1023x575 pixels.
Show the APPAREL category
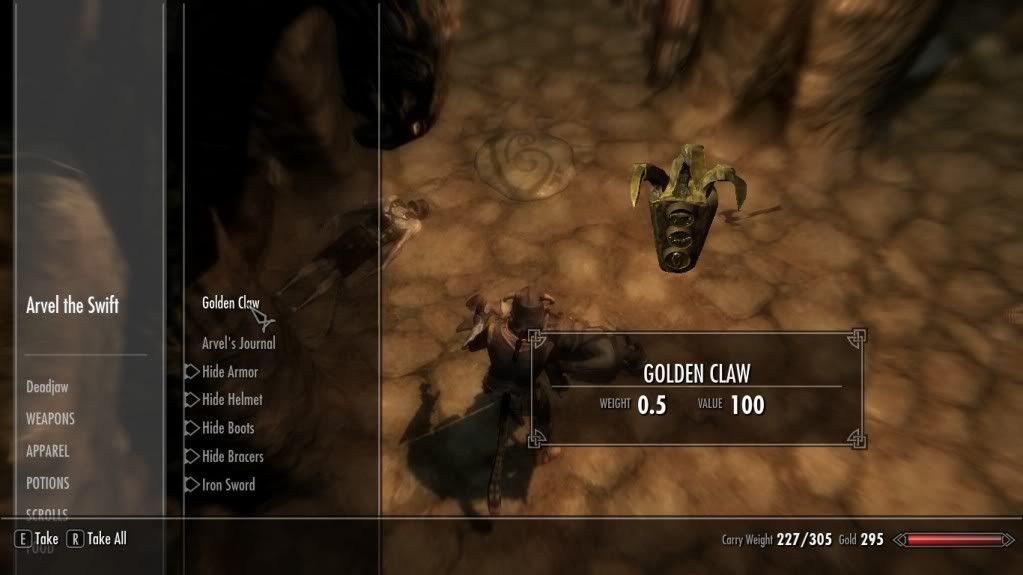(47, 451)
